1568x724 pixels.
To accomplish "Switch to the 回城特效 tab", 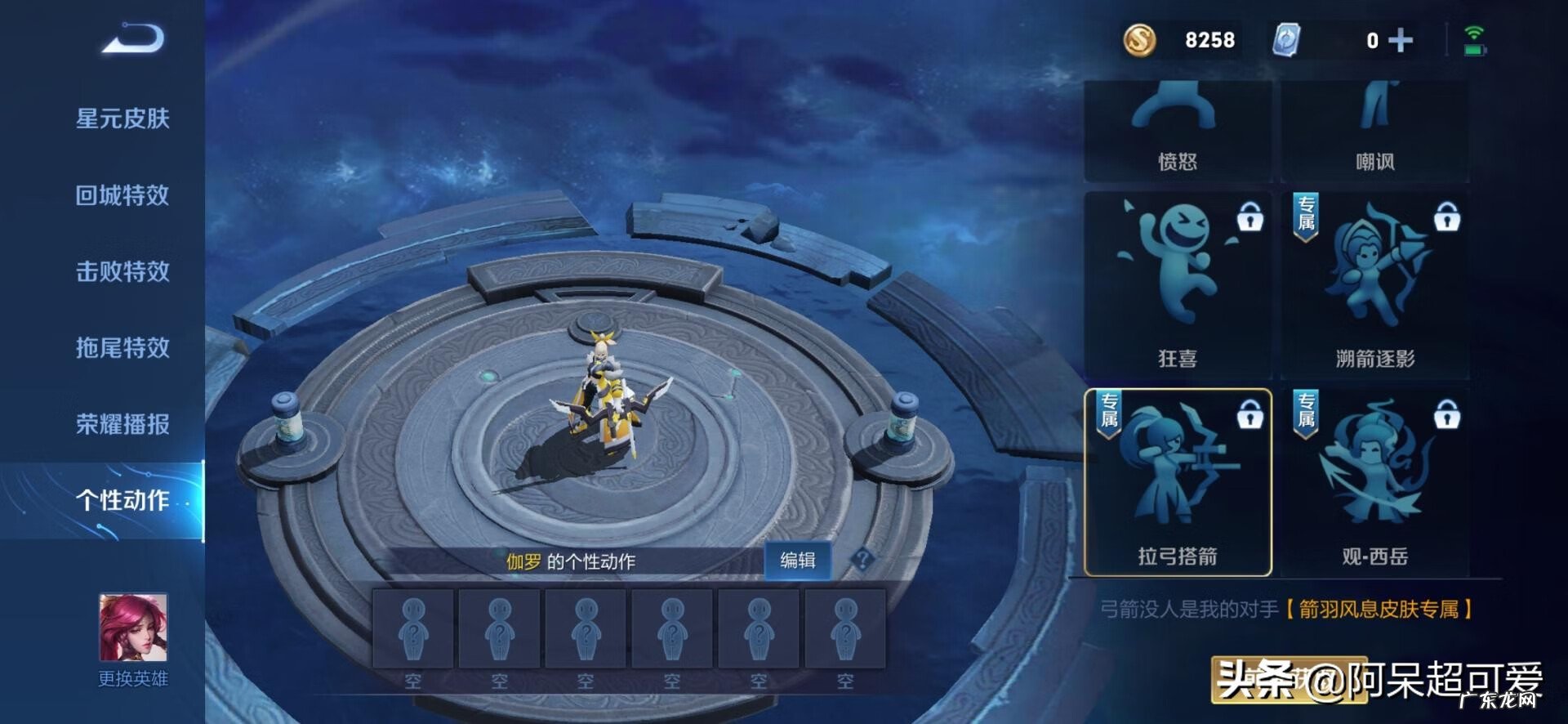I will (x=122, y=195).
